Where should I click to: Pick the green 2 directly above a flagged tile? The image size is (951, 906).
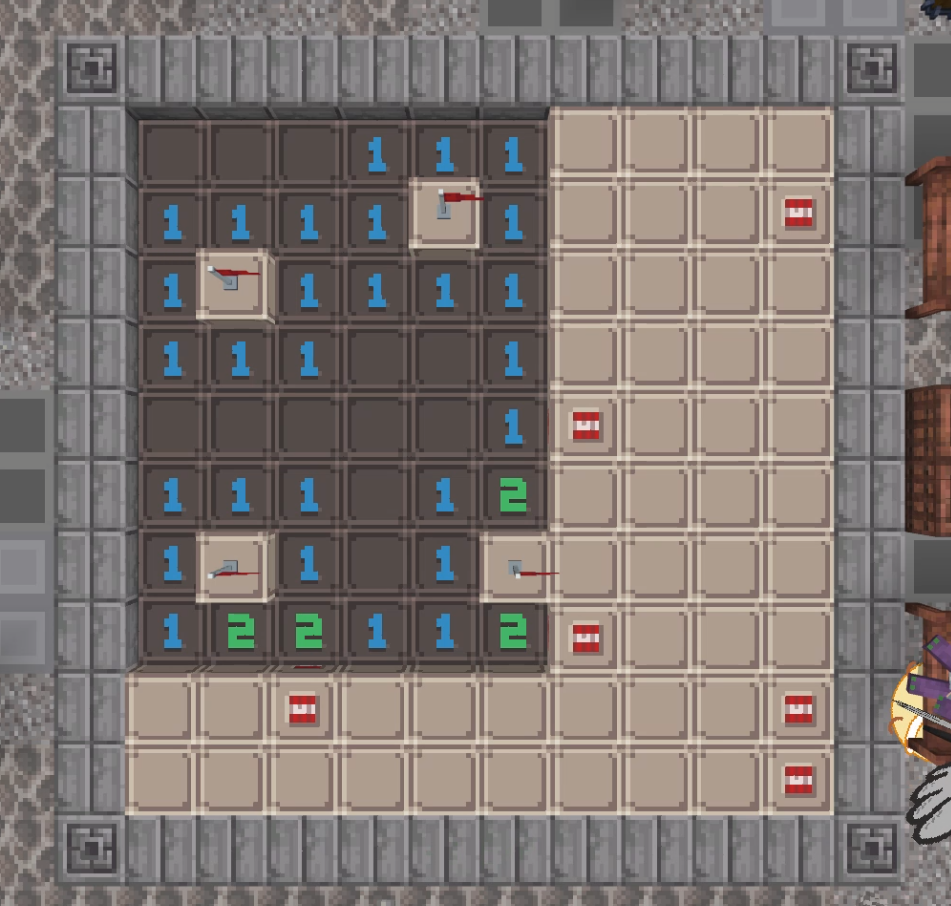coord(514,493)
